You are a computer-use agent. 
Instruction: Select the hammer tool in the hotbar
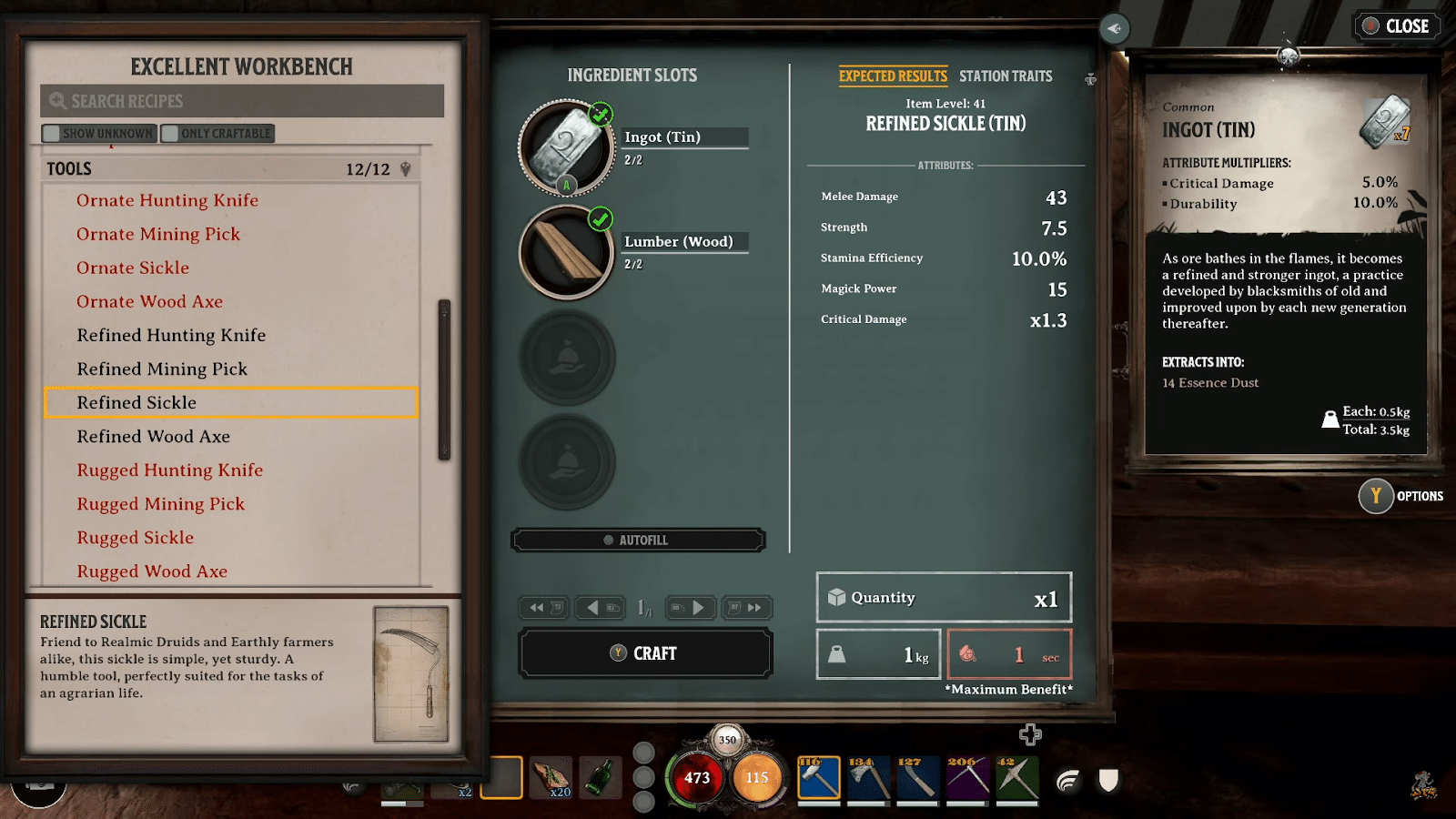point(818,778)
